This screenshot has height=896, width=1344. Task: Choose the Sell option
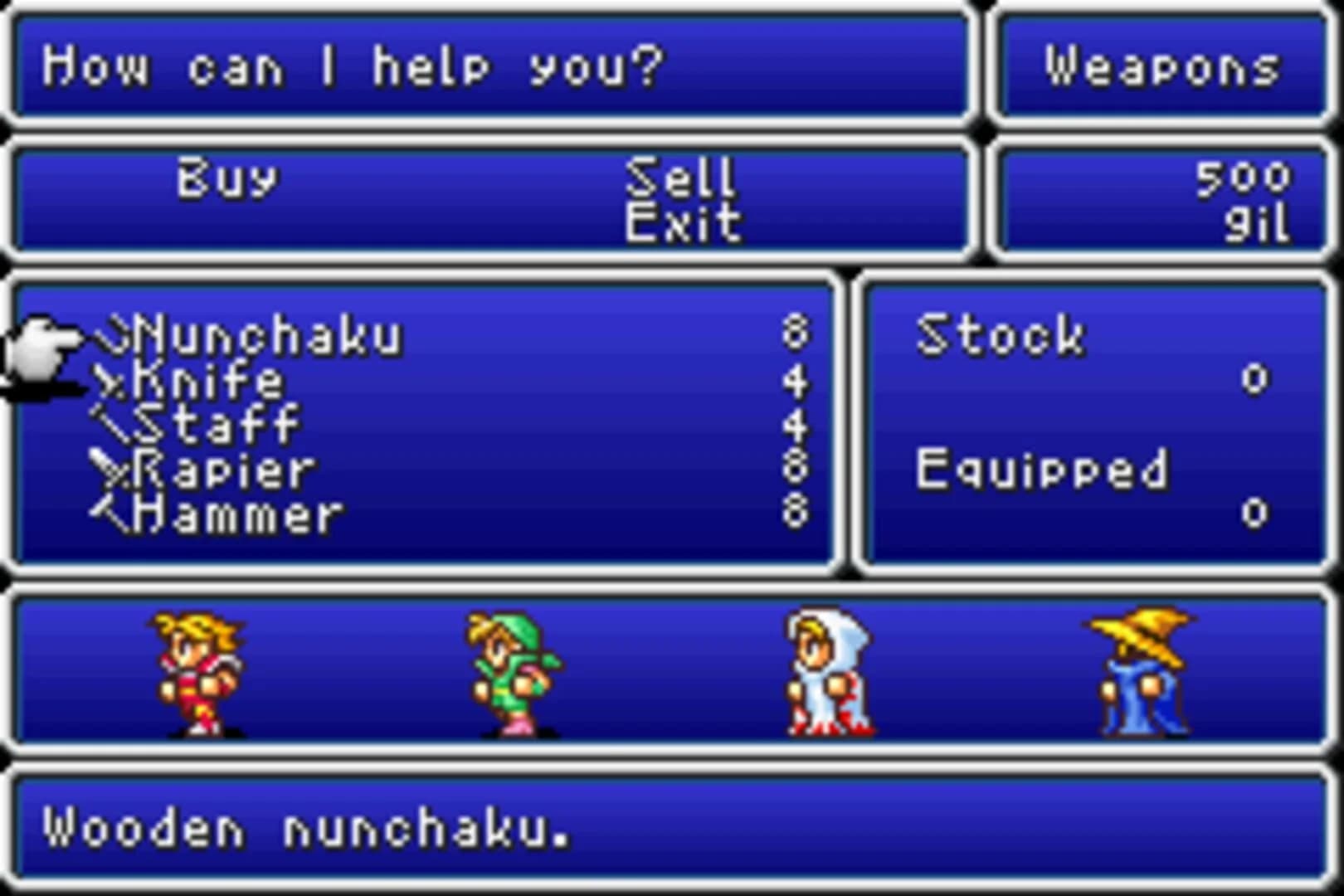[682, 176]
